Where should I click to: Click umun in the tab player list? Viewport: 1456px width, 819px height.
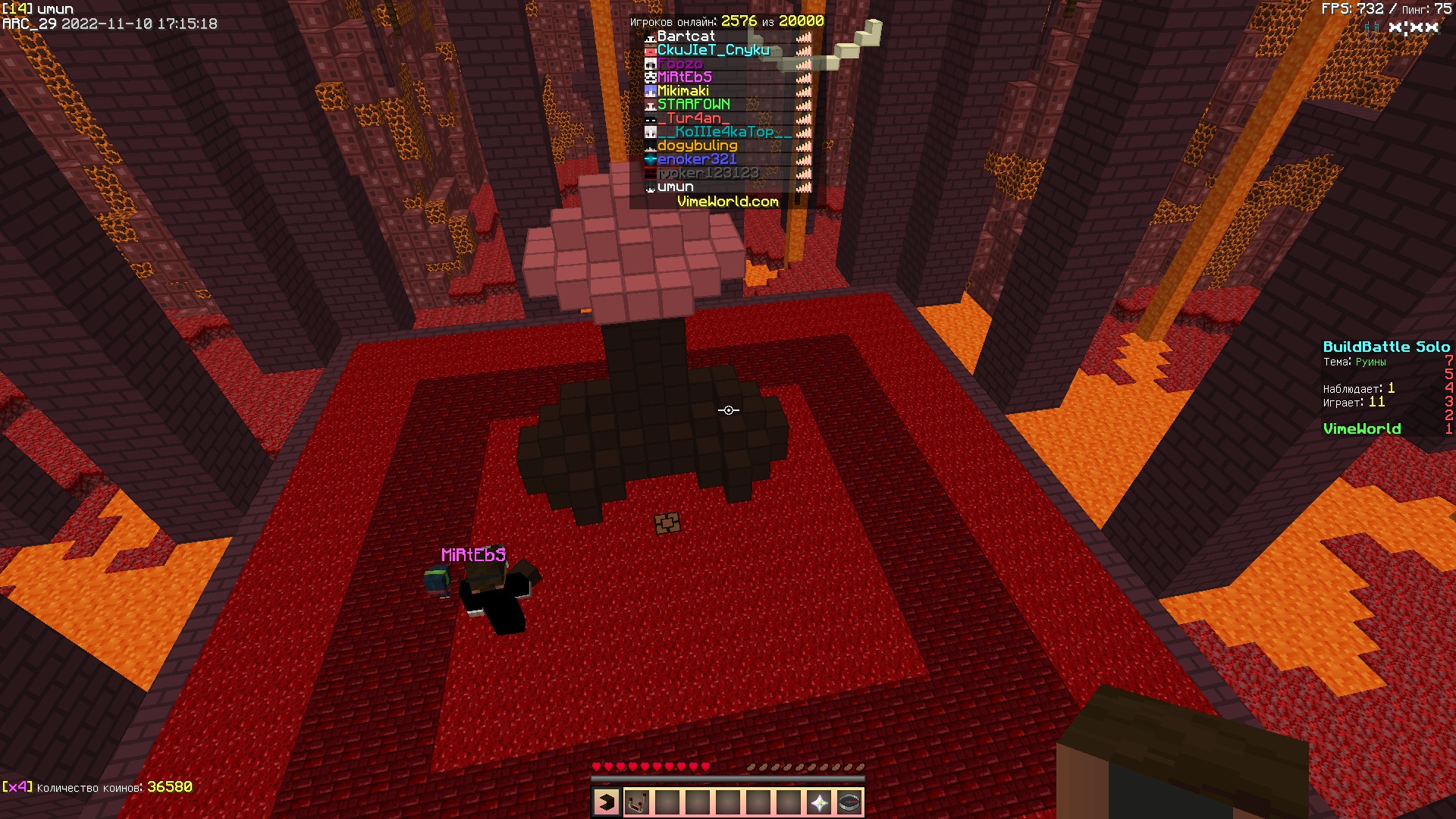click(x=675, y=187)
